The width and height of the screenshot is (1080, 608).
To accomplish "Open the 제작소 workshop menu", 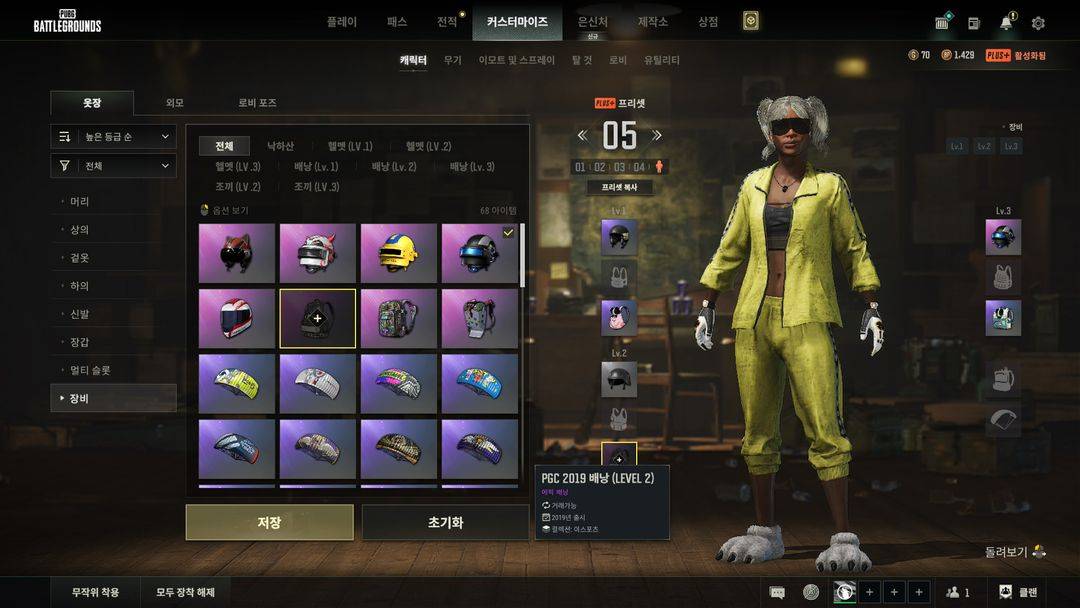I will pos(653,22).
